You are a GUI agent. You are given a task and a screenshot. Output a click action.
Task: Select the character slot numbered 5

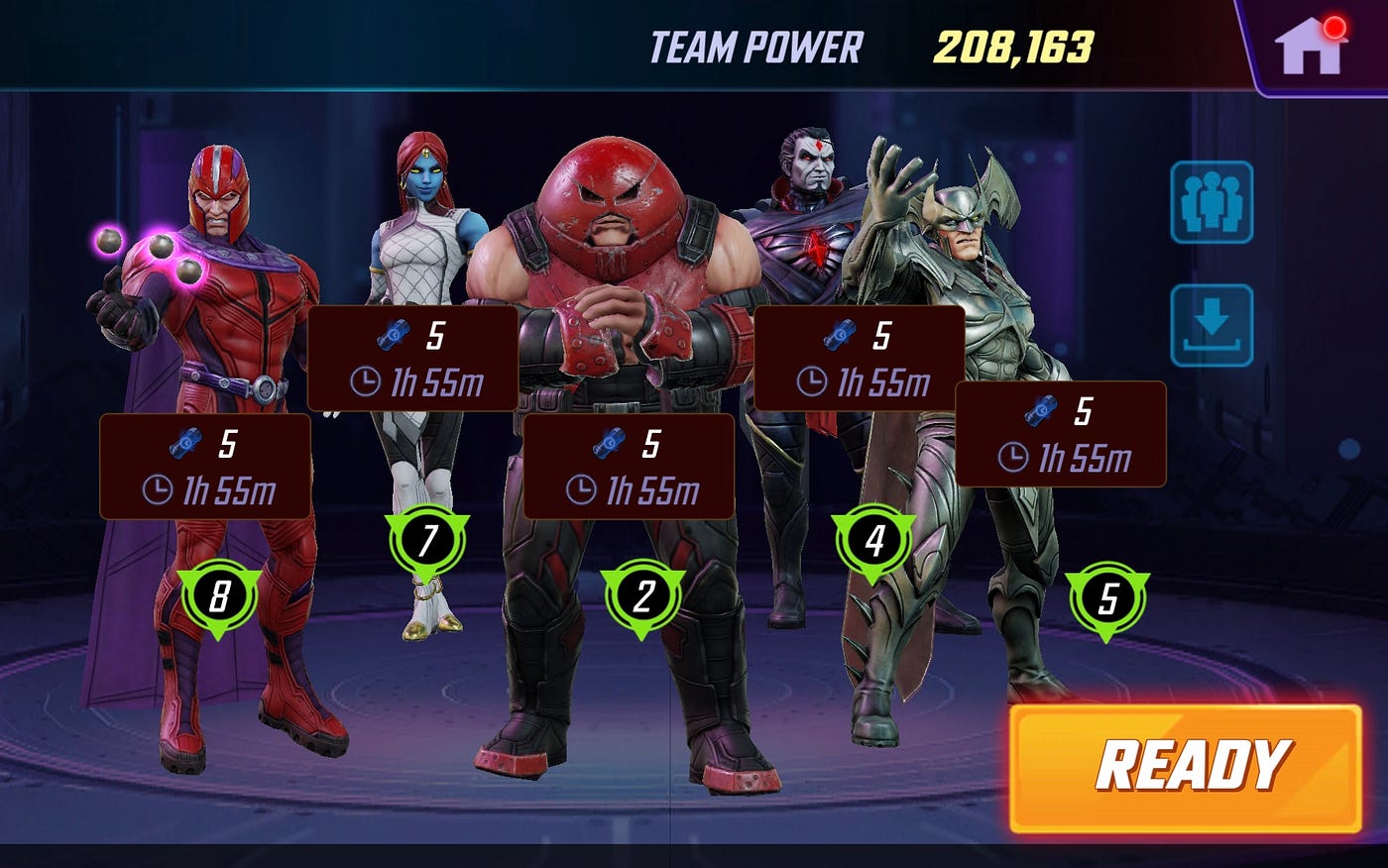tap(1107, 598)
